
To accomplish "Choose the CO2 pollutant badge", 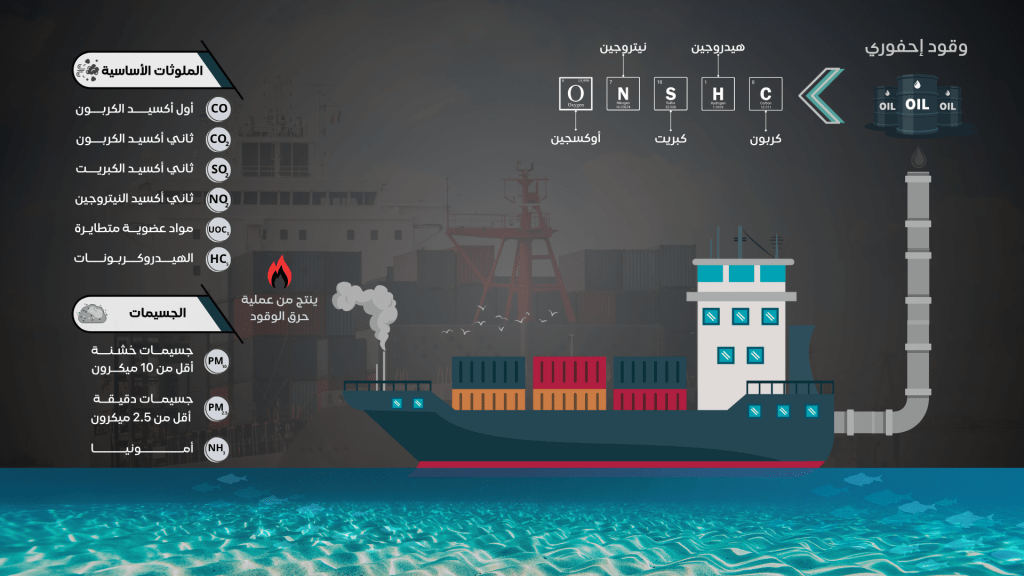I will point(218,139).
